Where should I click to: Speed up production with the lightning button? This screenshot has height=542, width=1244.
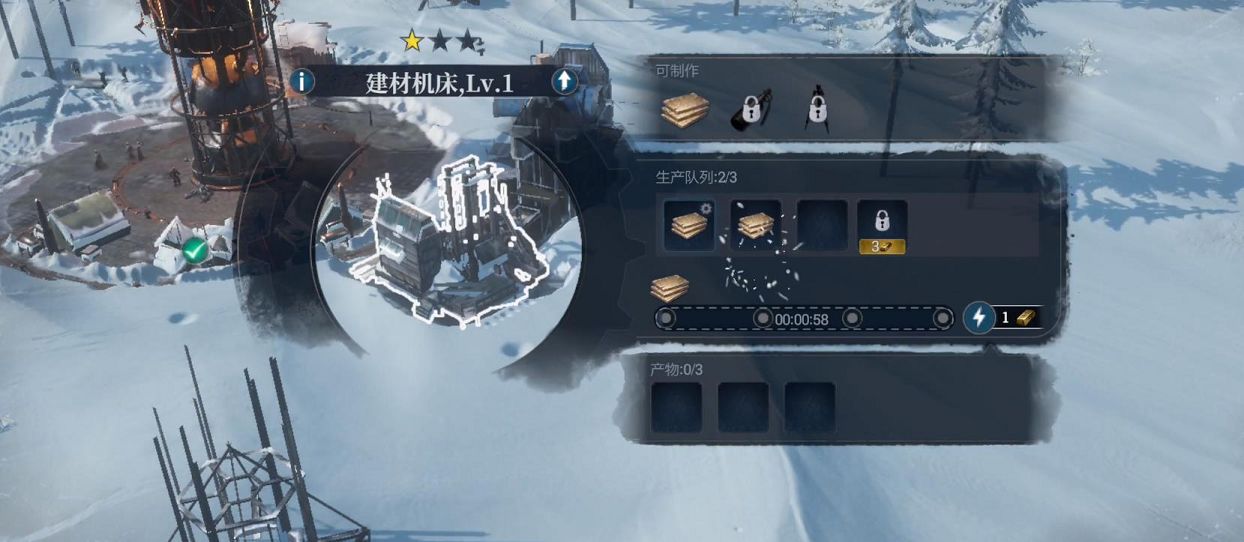979,318
